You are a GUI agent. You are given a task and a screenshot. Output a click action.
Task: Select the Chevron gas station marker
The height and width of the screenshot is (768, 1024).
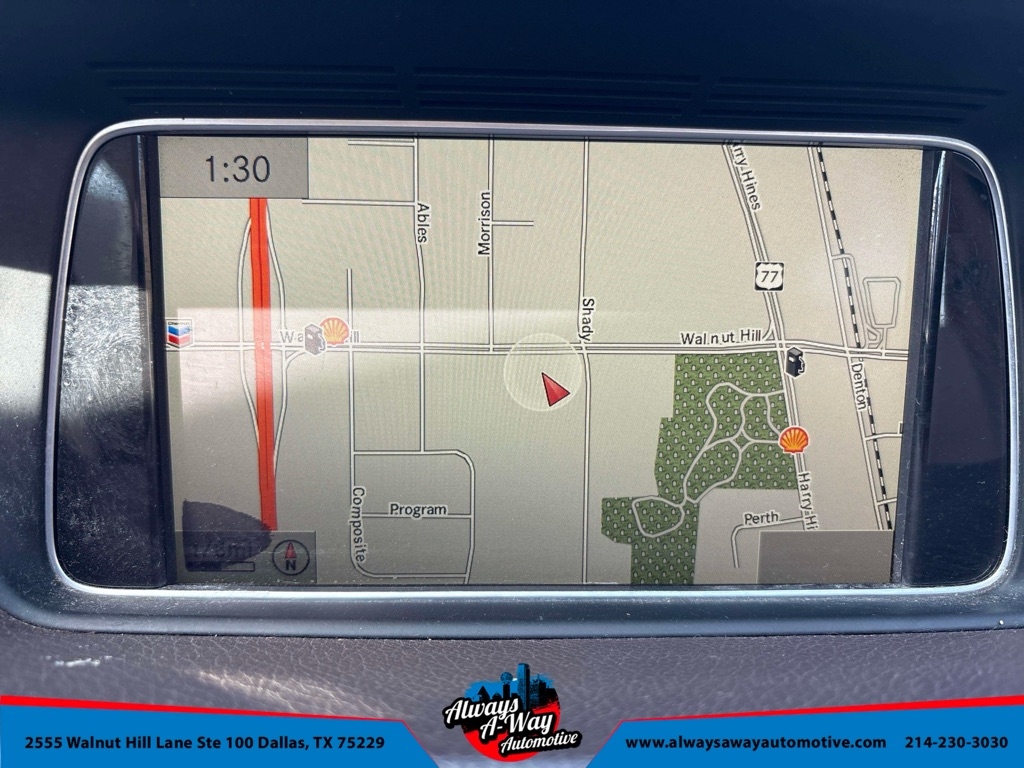pyautogui.click(x=180, y=332)
